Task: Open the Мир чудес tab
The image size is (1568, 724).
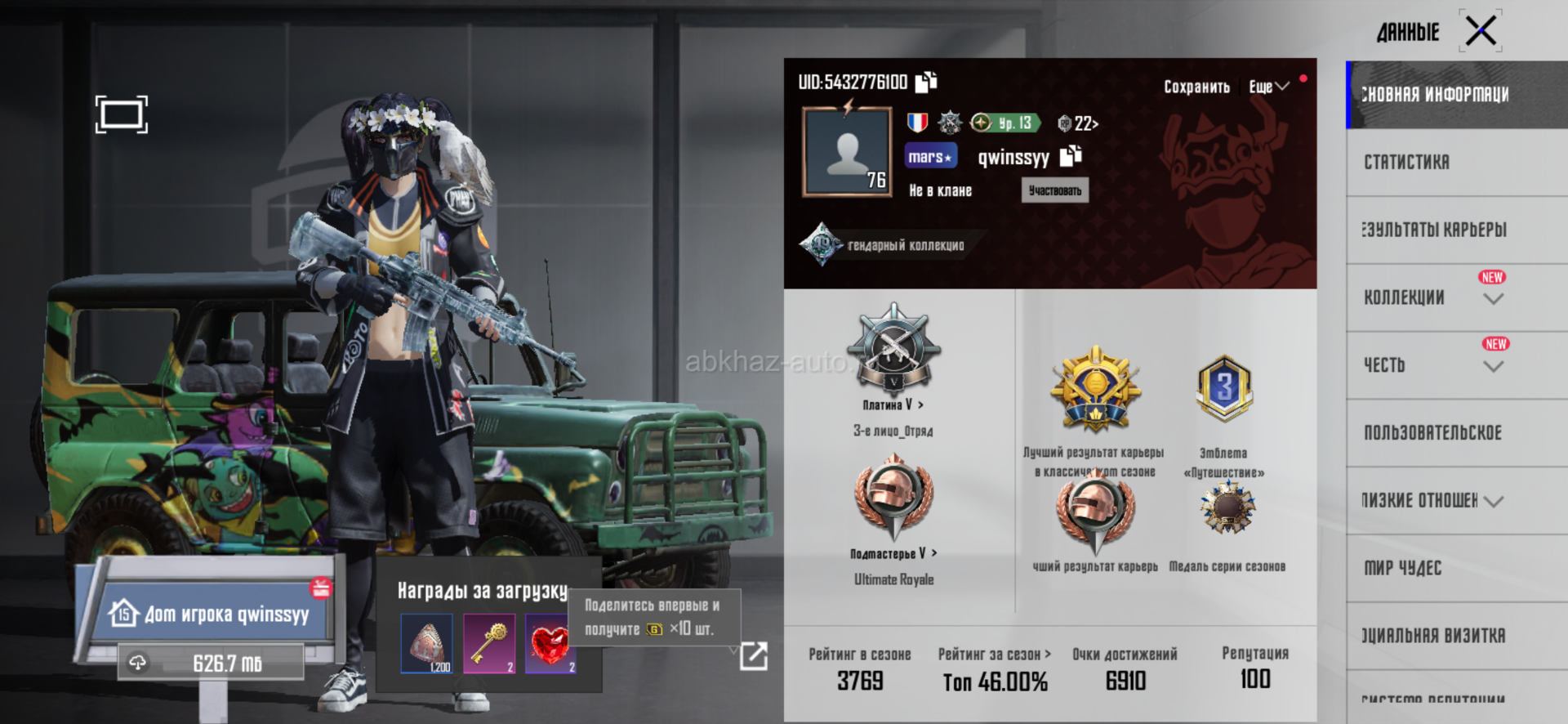Action: click(1402, 568)
